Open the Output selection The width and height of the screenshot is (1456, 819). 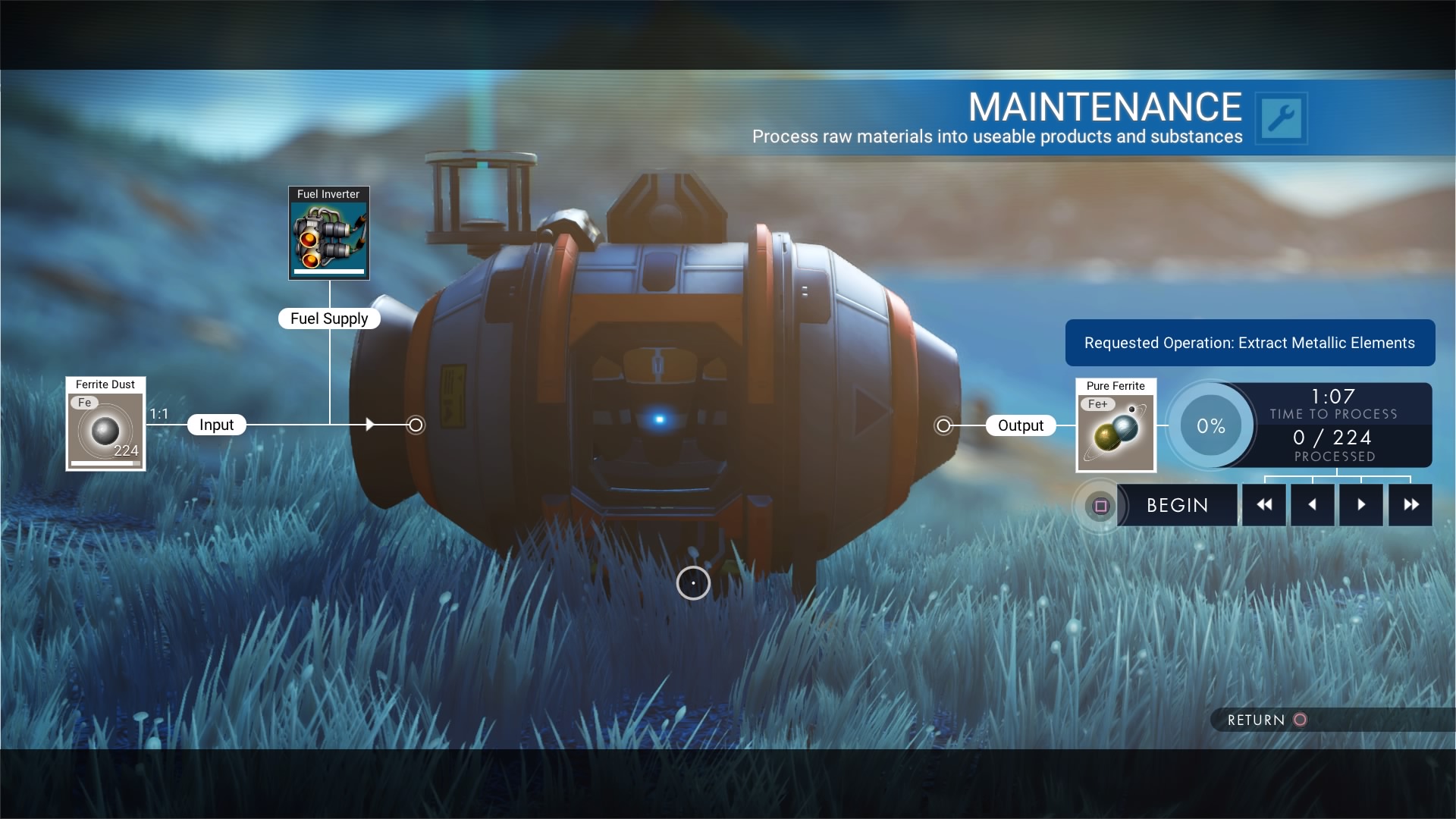[x=1021, y=425]
